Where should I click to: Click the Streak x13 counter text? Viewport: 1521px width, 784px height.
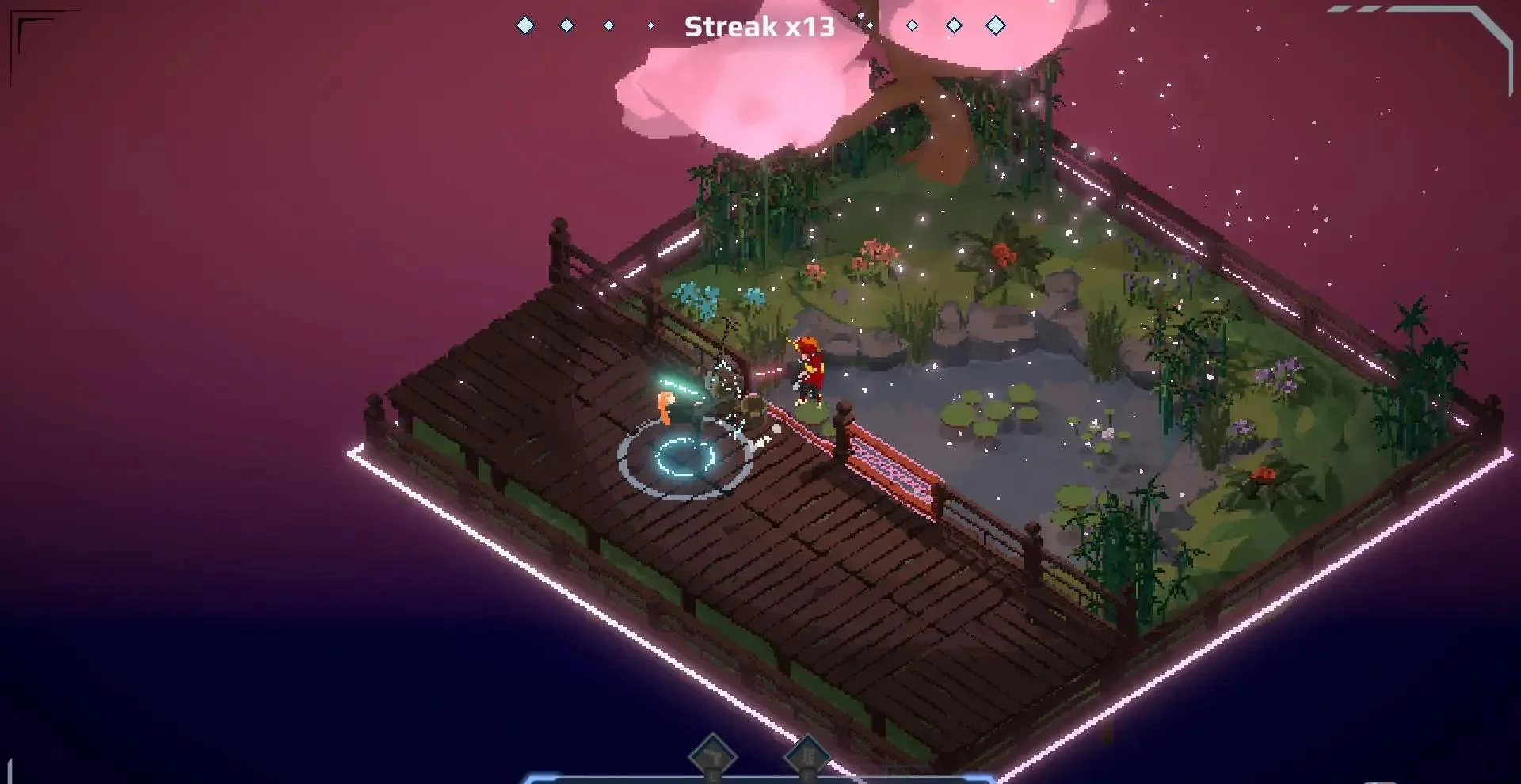[759, 26]
